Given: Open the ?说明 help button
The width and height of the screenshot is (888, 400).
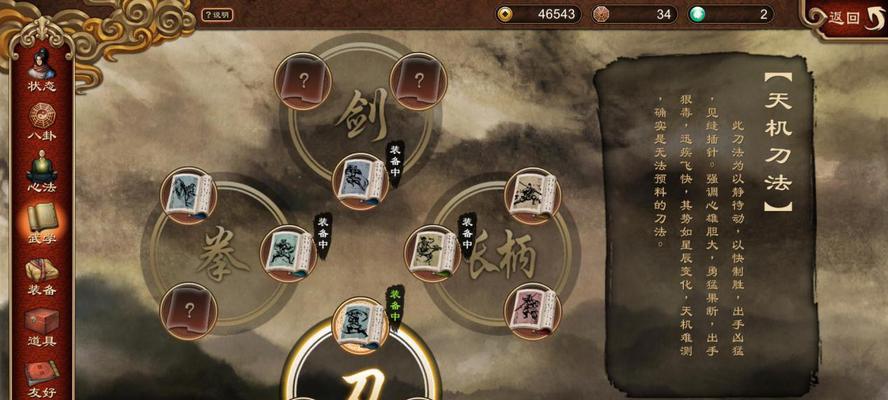Looking at the screenshot, I should click(x=217, y=15).
